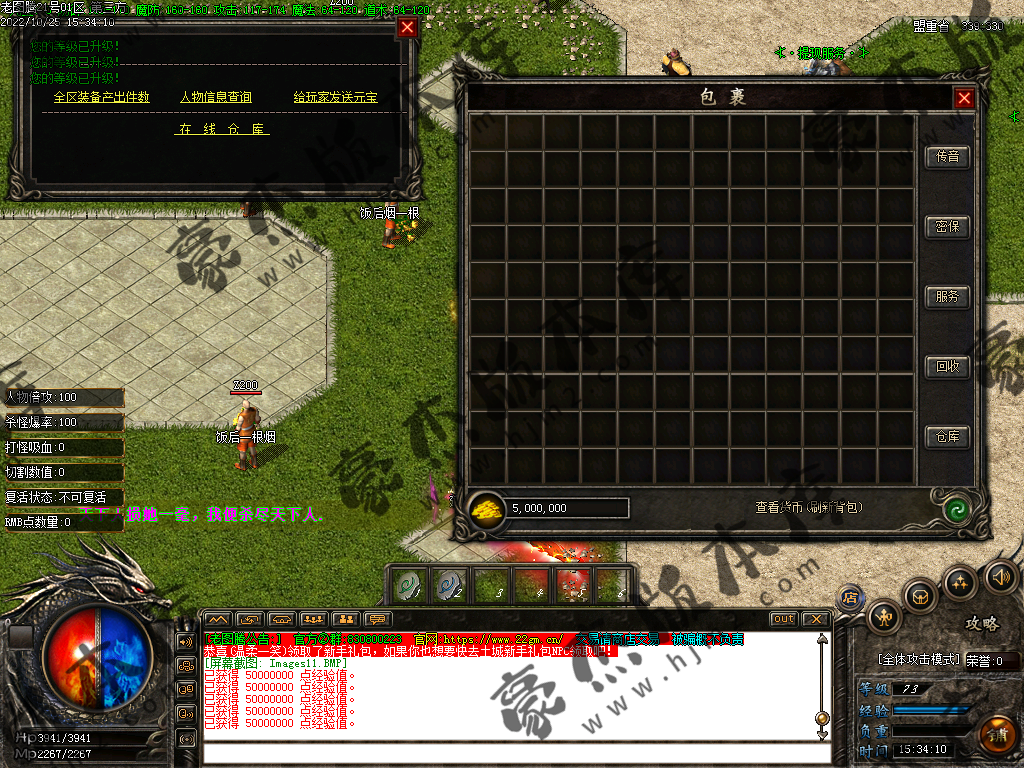
Task: Open the 密保 security option
Action: 947,227
